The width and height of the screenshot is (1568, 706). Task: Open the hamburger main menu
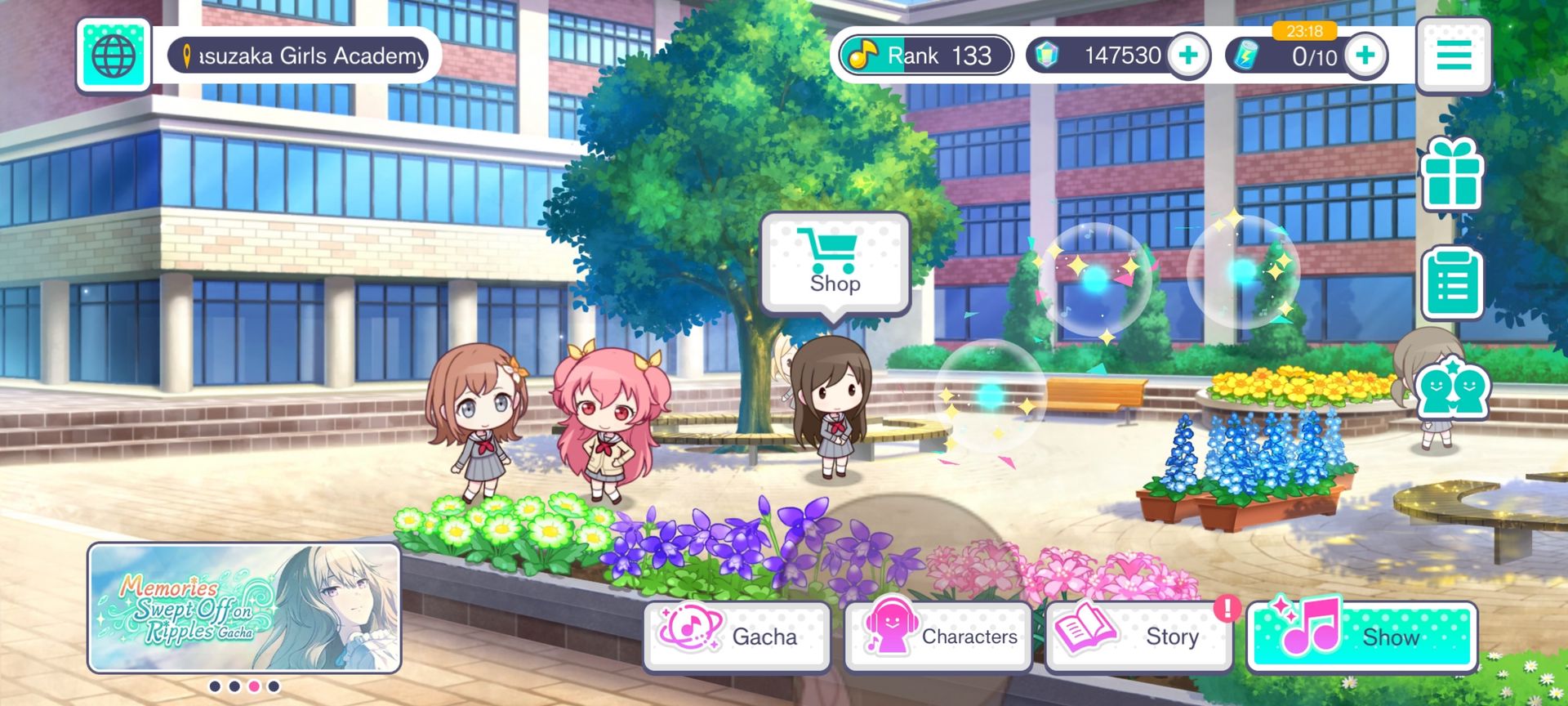click(1454, 55)
